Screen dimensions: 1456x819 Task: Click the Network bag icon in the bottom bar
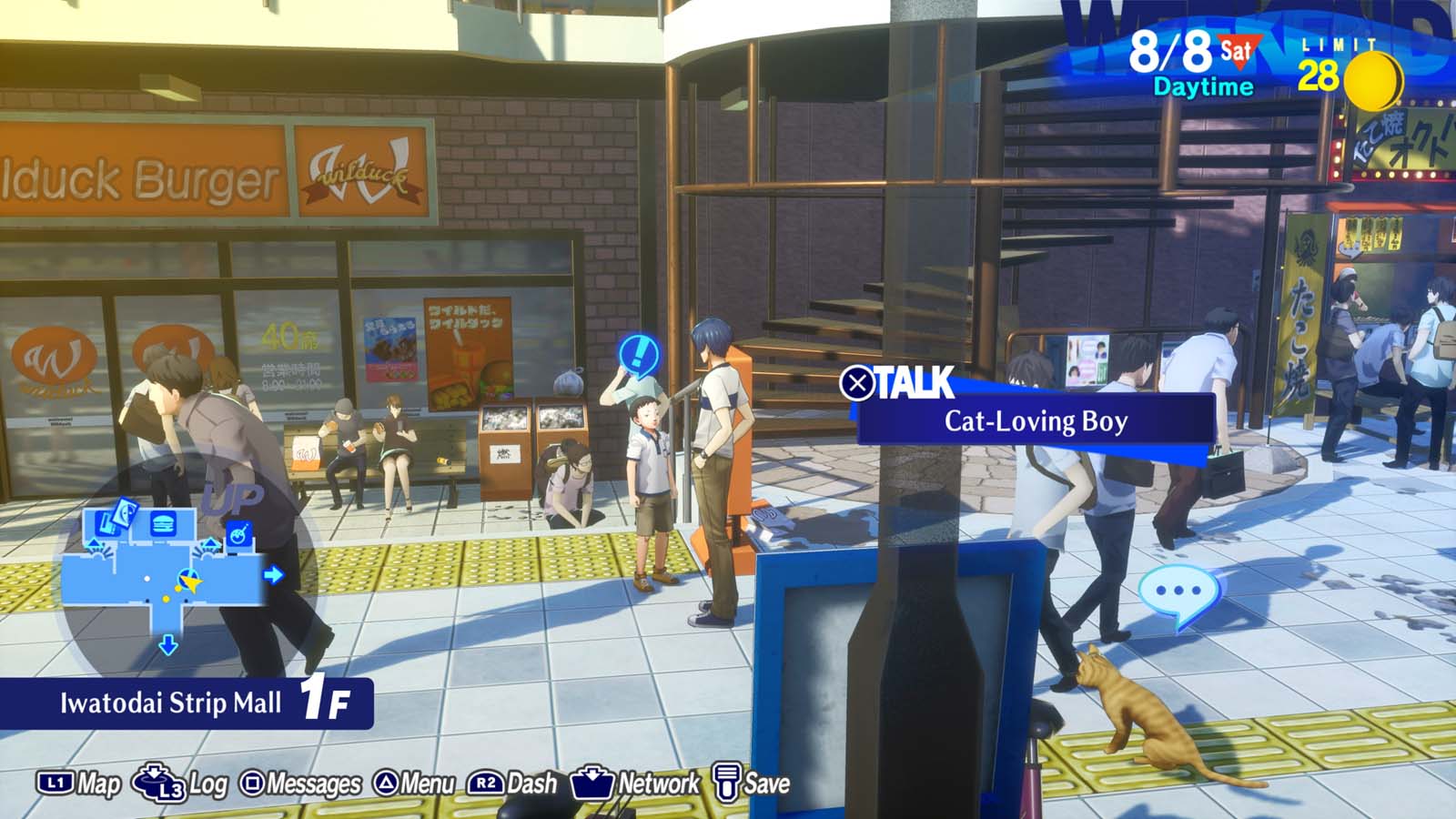click(592, 781)
